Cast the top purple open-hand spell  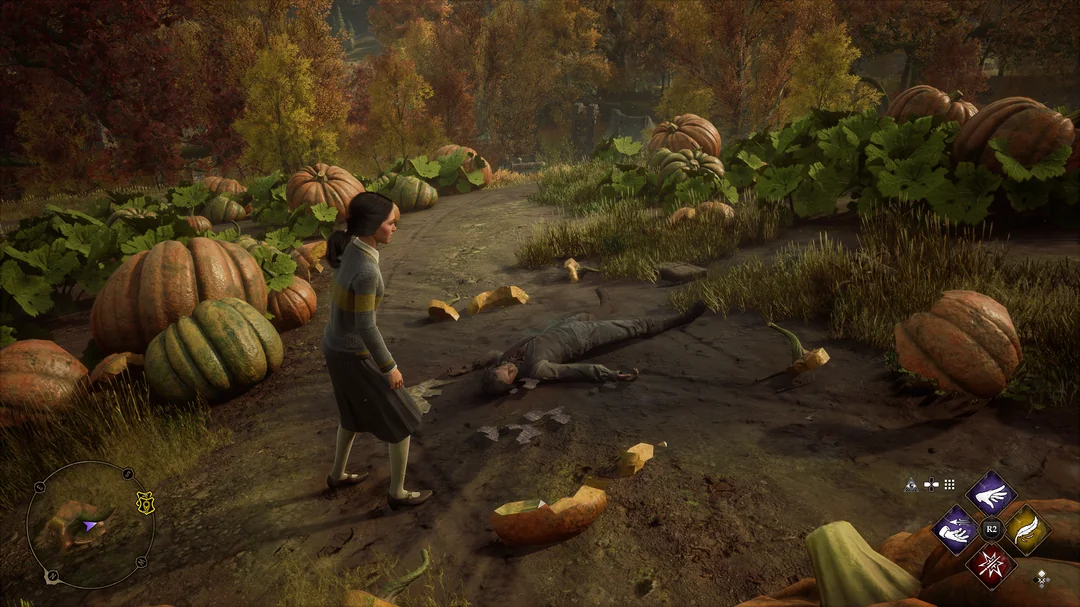(x=990, y=493)
